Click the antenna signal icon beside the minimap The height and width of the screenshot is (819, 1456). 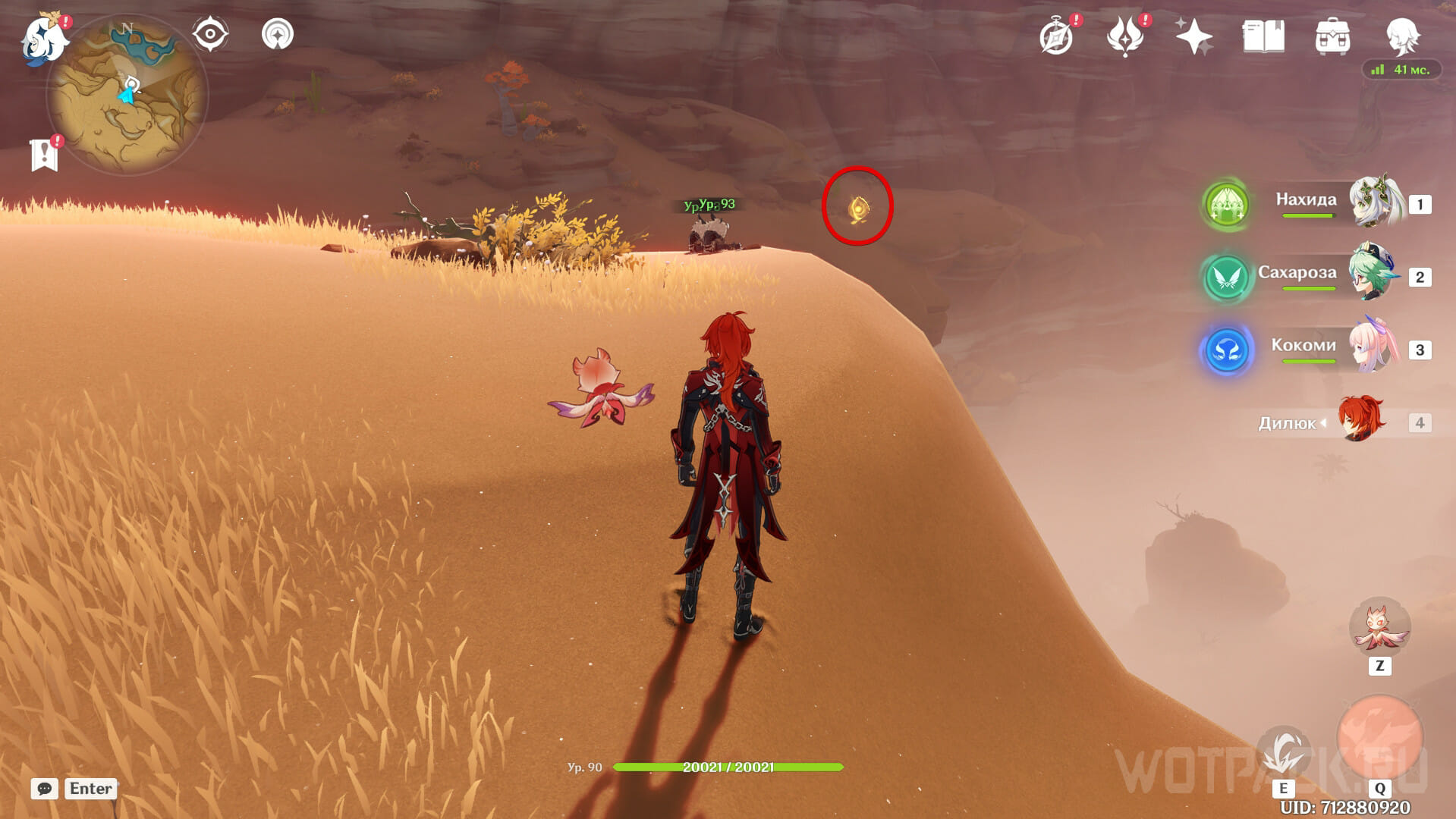pos(278,34)
